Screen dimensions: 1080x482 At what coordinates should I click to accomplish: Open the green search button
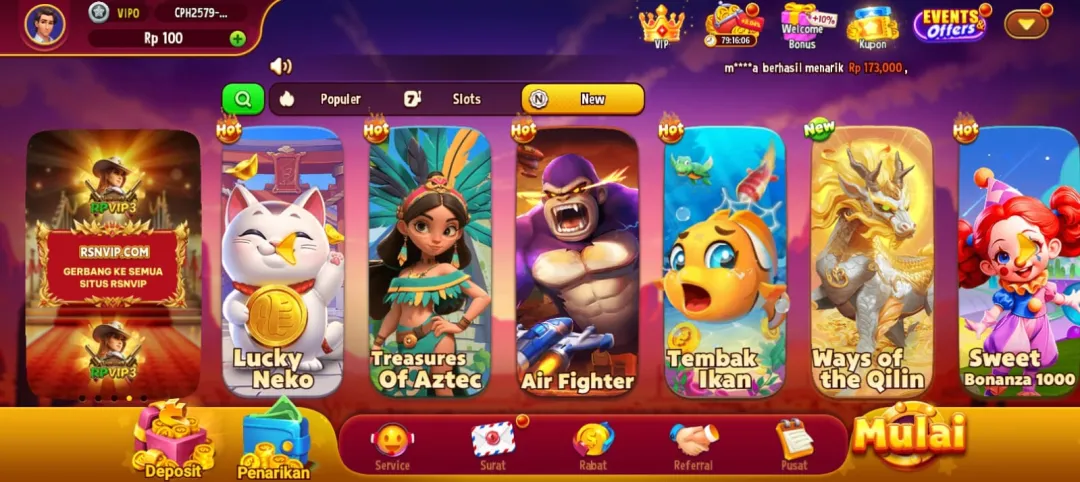pos(243,99)
